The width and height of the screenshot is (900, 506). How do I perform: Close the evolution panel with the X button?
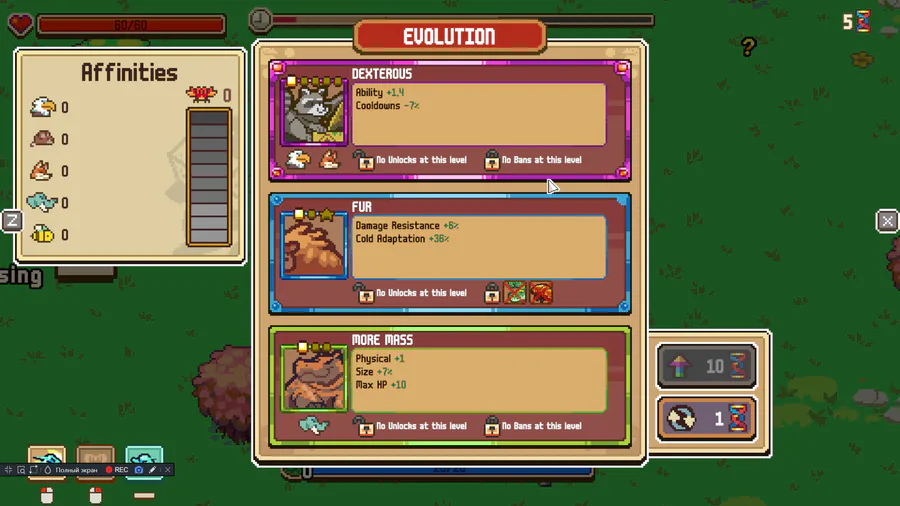coord(887,221)
